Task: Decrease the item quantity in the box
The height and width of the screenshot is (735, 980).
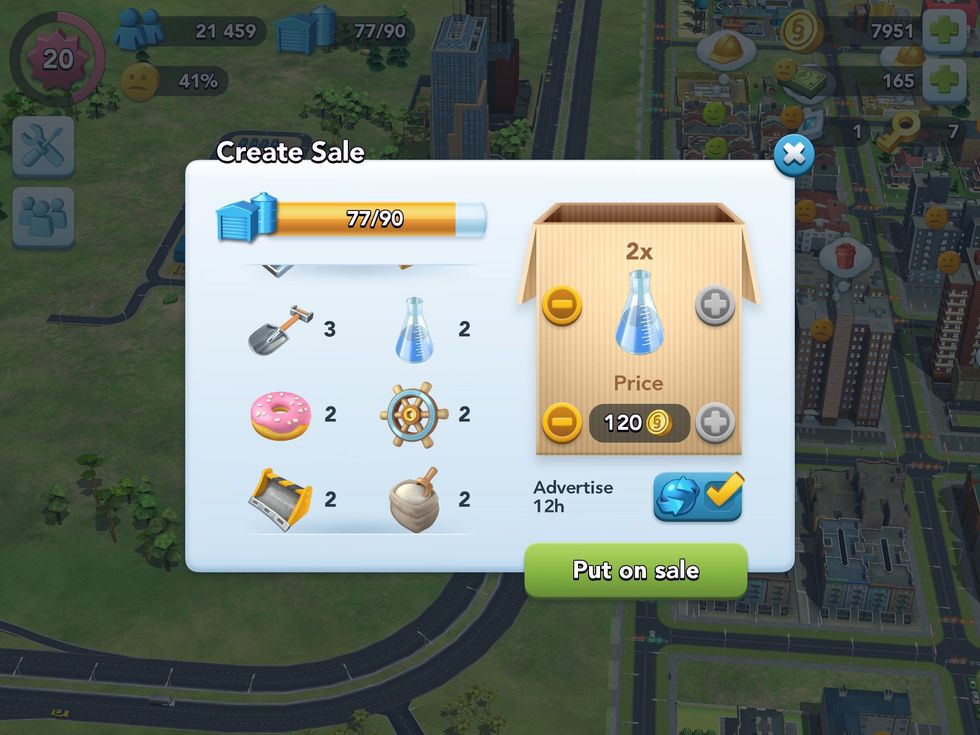Action: click(562, 305)
